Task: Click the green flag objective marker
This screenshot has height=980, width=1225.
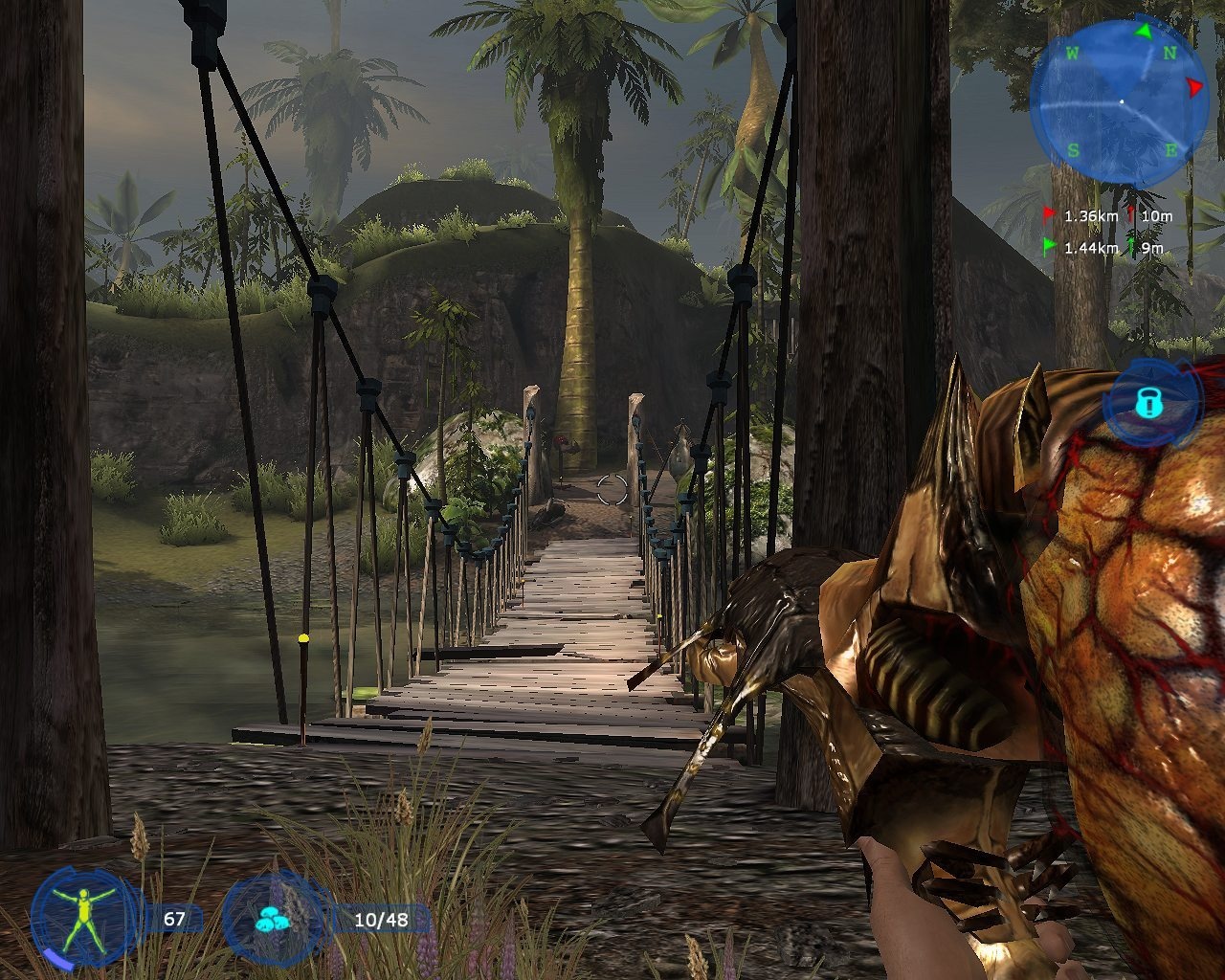Action: (1050, 247)
